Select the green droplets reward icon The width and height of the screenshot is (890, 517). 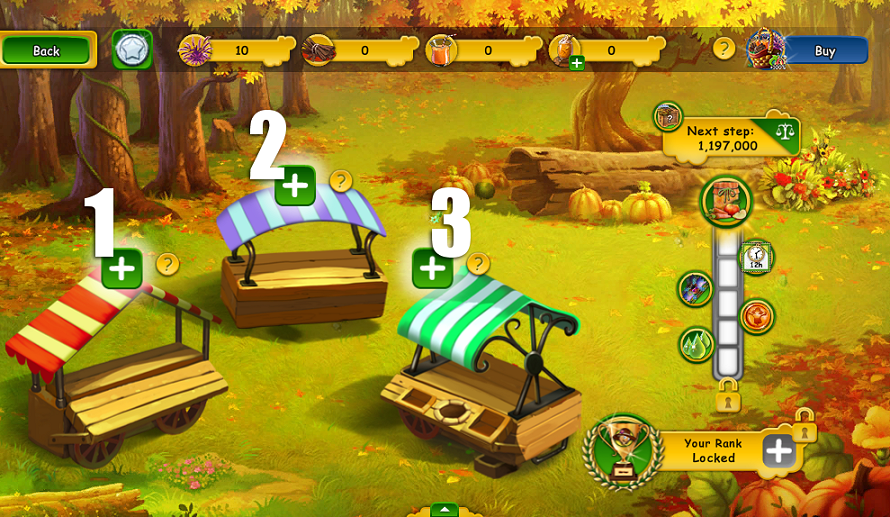coord(696,345)
